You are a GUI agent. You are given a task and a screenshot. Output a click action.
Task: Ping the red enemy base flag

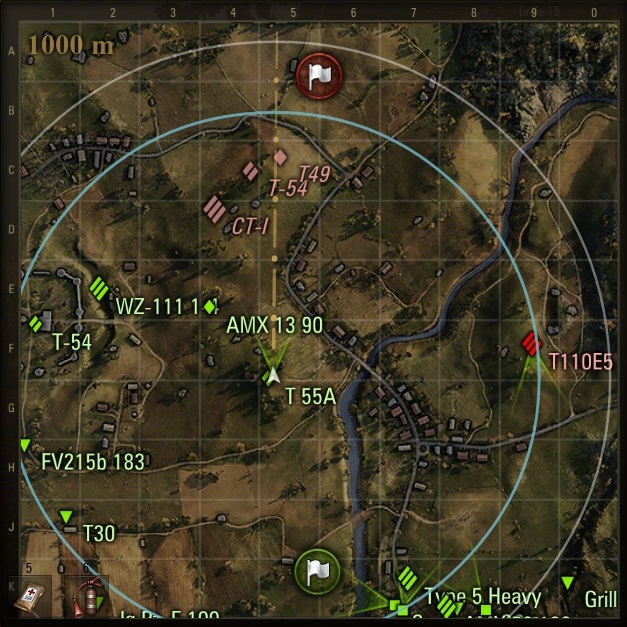tap(318, 73)
